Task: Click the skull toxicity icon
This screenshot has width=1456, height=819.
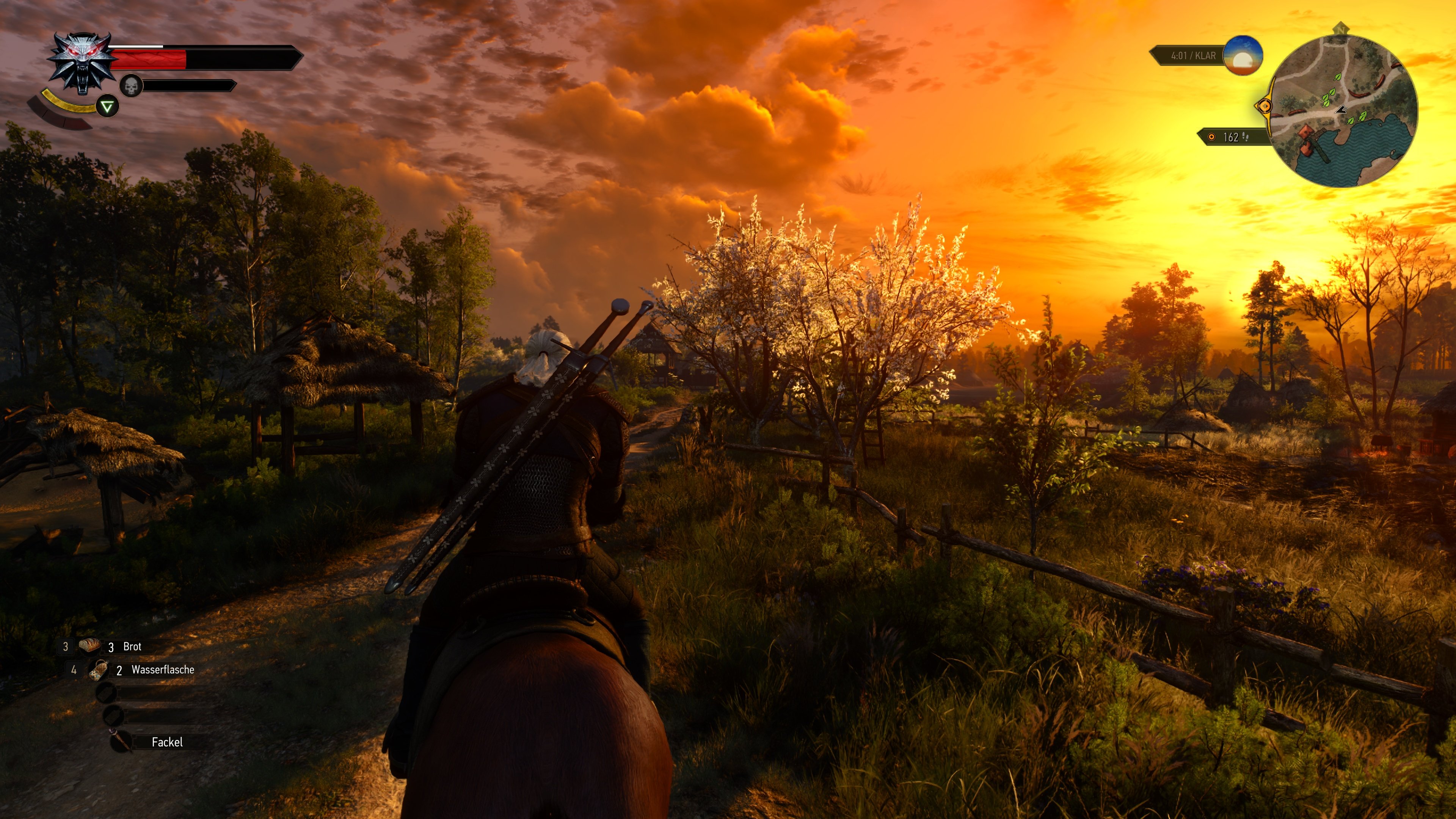Action: pos(131,86)
